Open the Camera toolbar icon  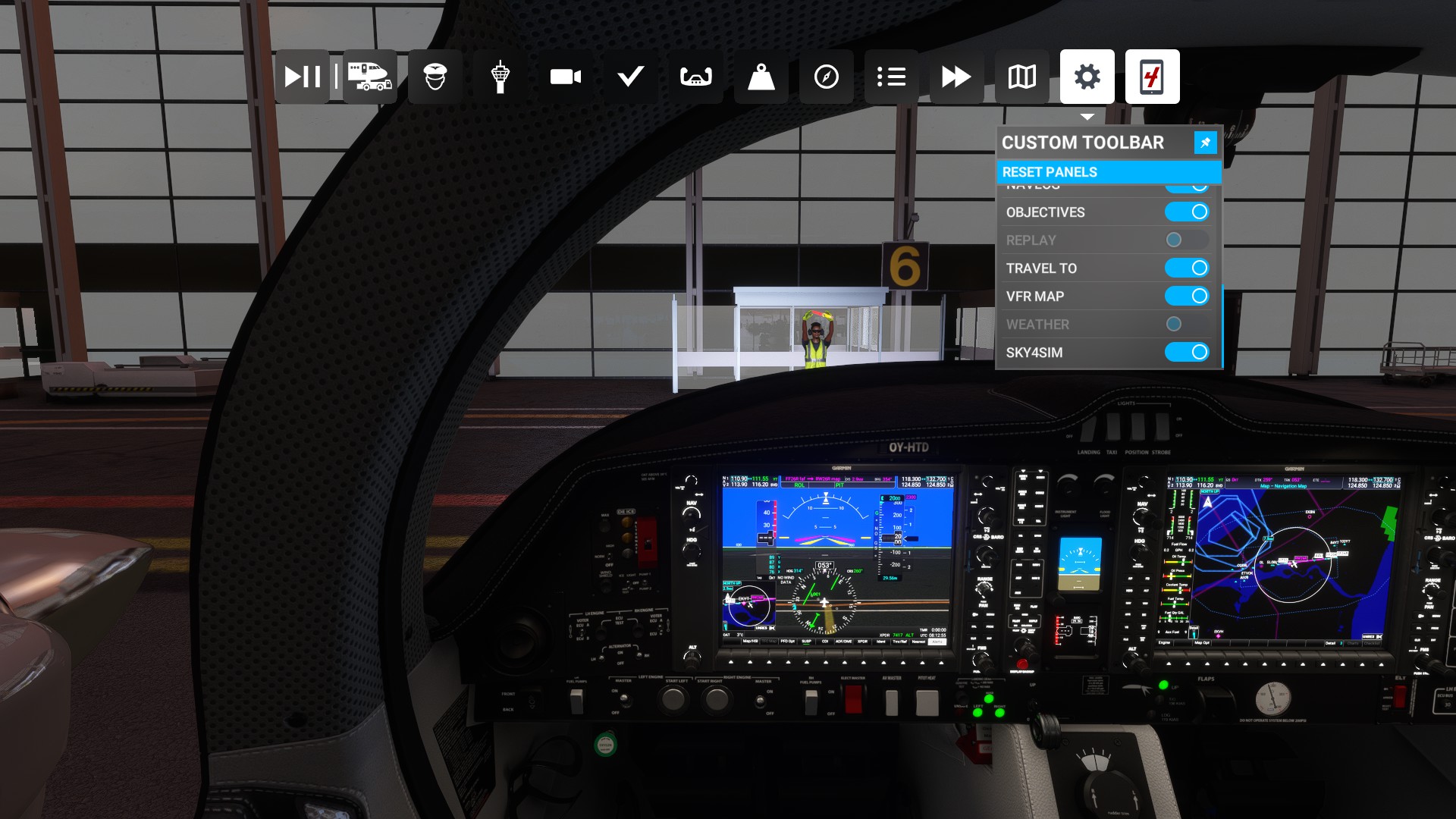click(x=565, y=76)
